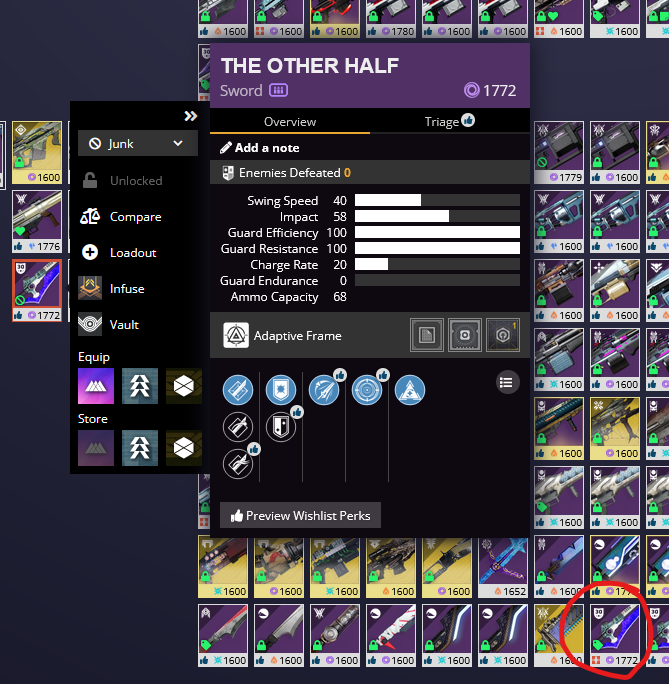The width and height of the screenshot is (669, 684).
Task: Choose the Compare action
Action: [x=135, y=217]
